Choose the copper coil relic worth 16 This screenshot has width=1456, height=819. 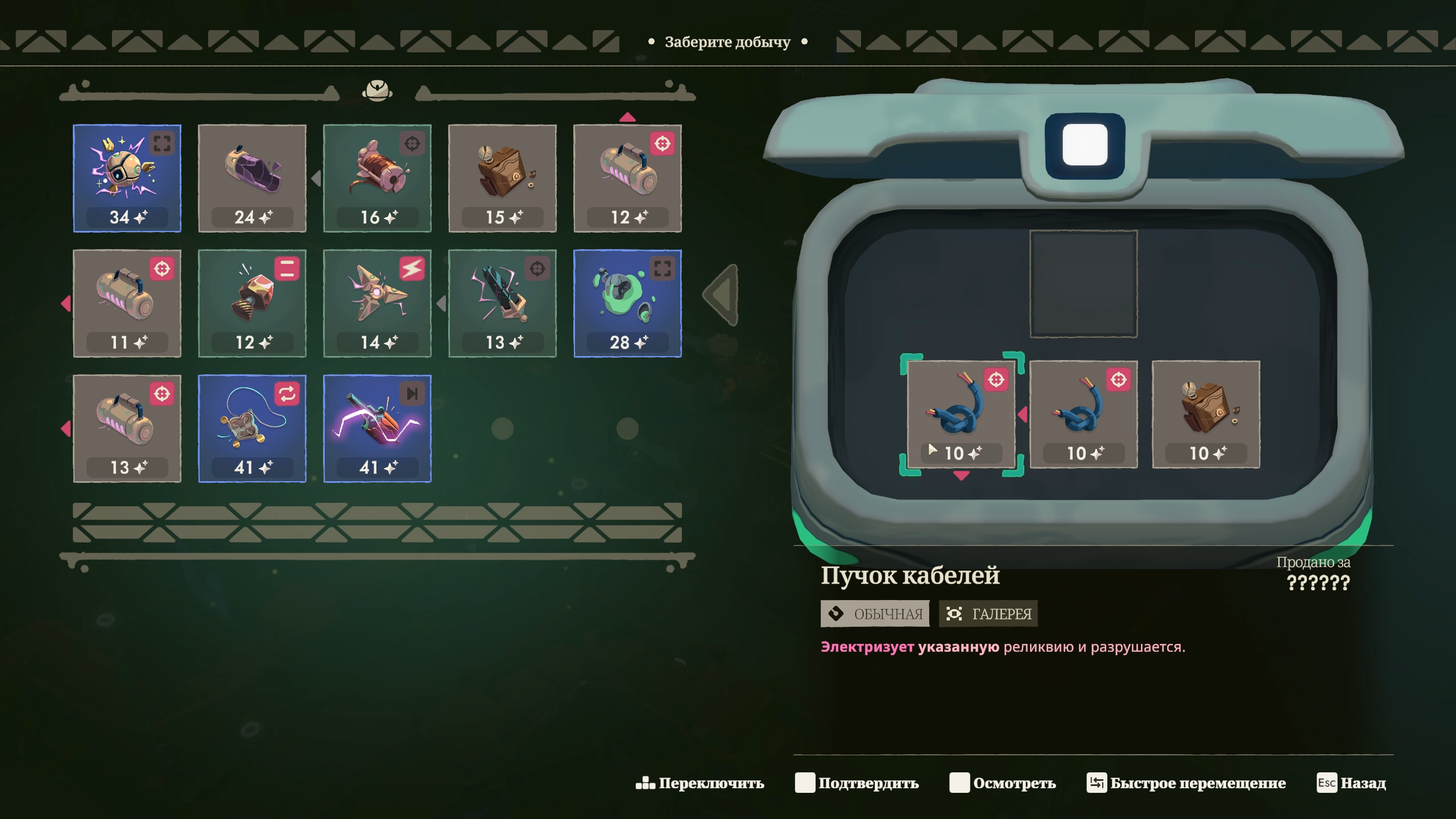(x=377, y=178)
